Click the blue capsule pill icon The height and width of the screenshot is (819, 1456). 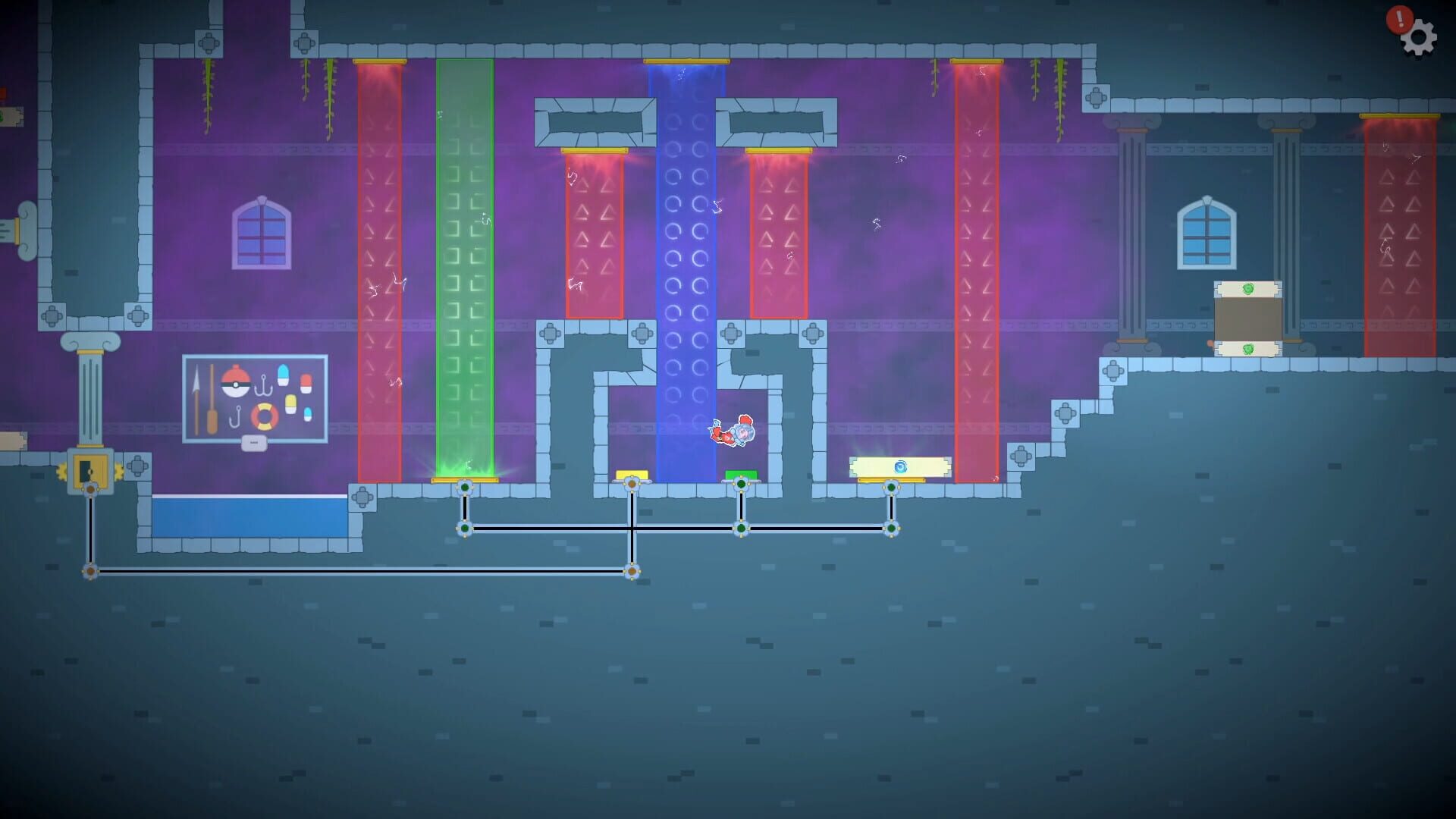(283, 374)
